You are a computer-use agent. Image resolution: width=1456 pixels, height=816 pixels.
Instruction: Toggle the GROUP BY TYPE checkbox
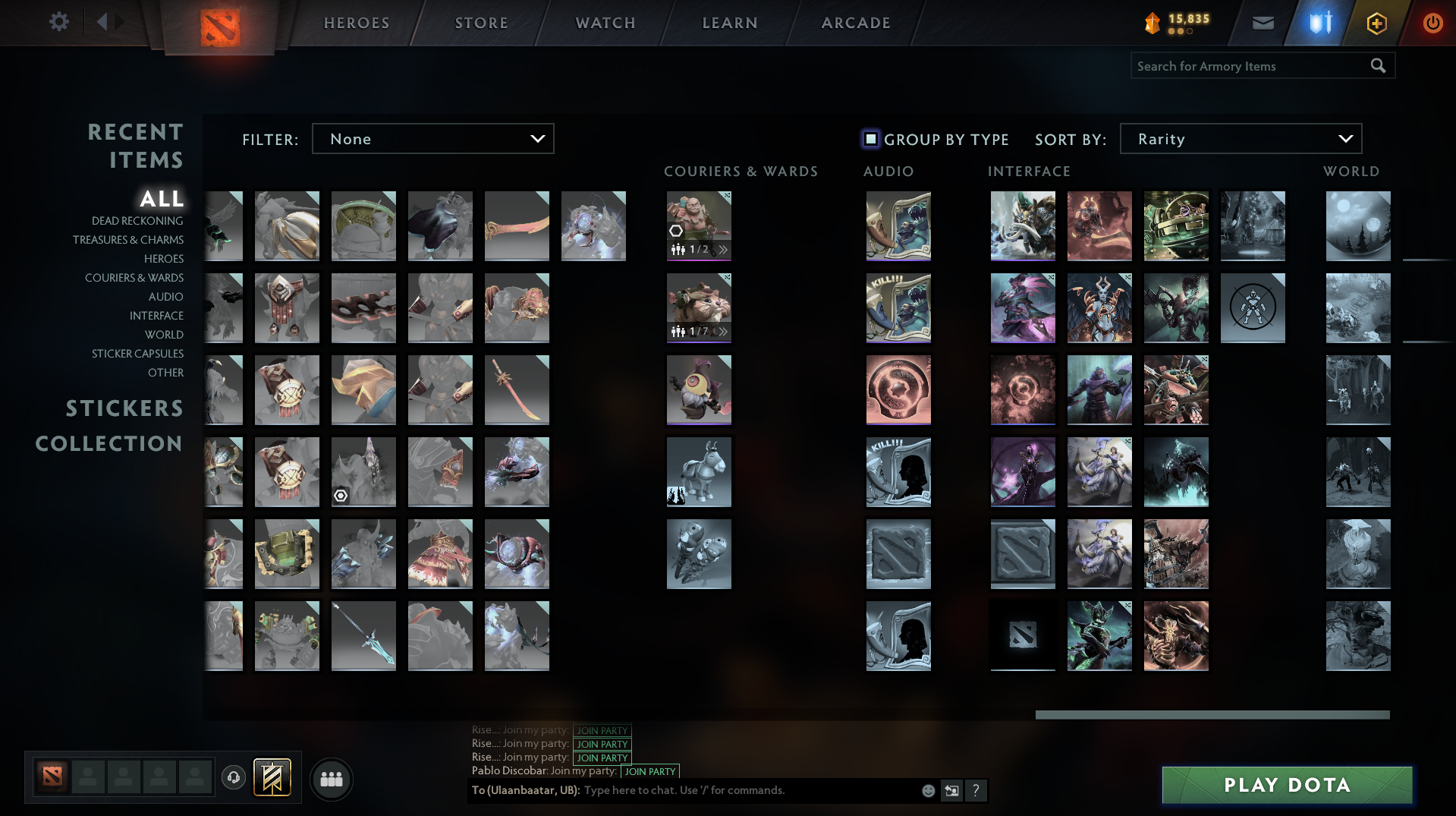(870, 139)
